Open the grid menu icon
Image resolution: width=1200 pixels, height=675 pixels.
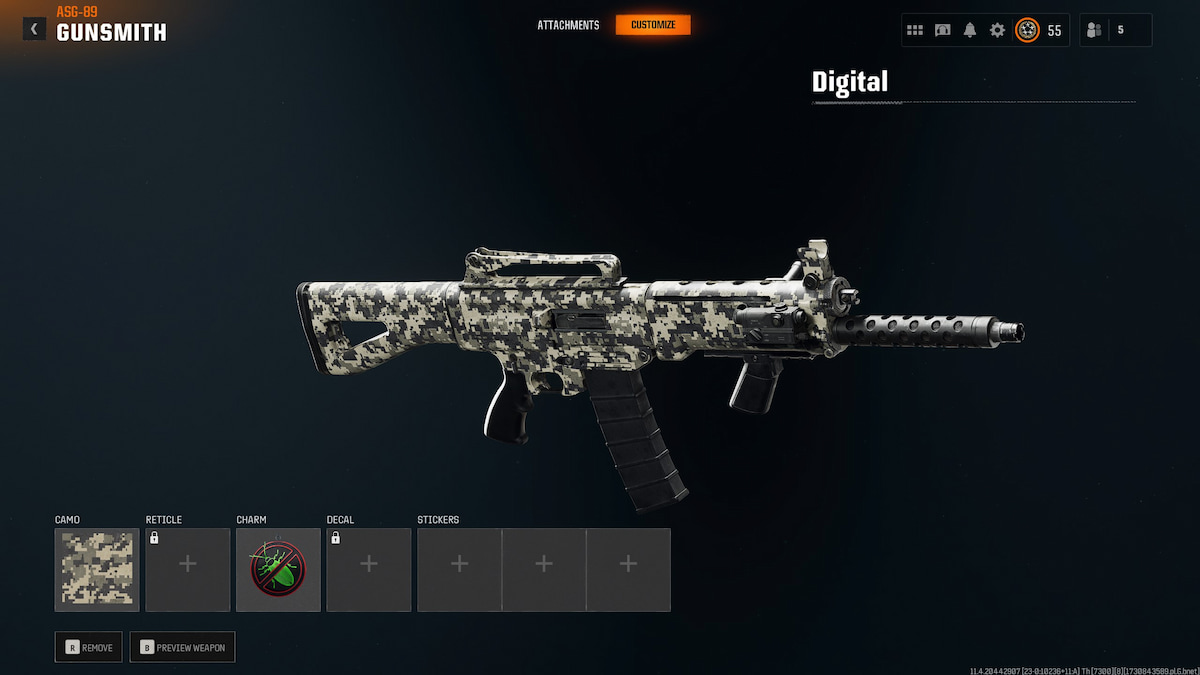coord(915,30)
